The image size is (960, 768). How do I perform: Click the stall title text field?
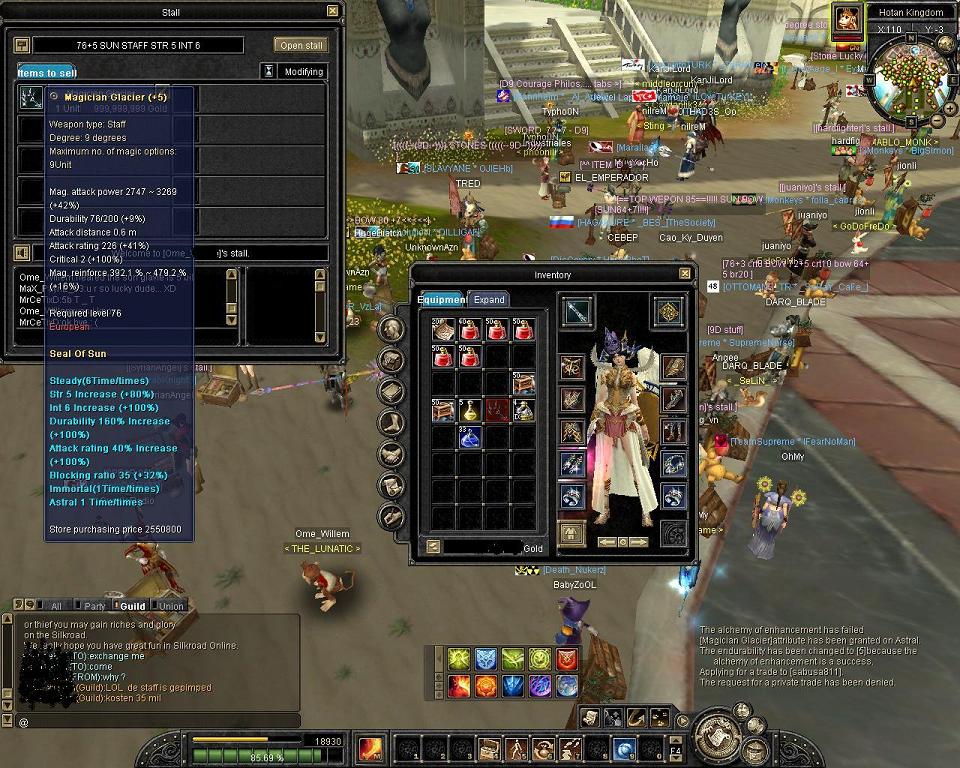pyautogui.click(x=138, y=45)
